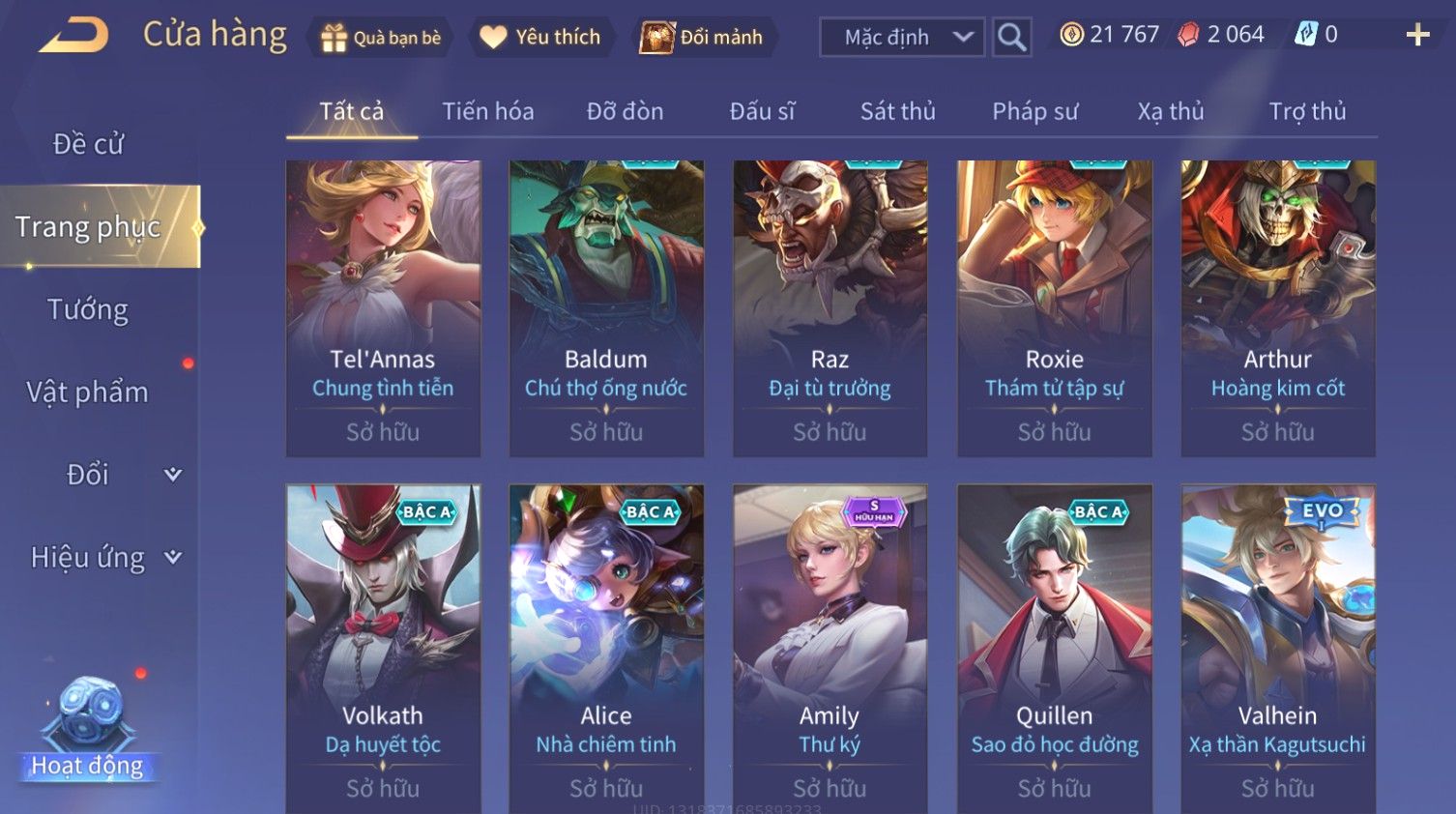Add currency with the plus button

[1417, 36]
